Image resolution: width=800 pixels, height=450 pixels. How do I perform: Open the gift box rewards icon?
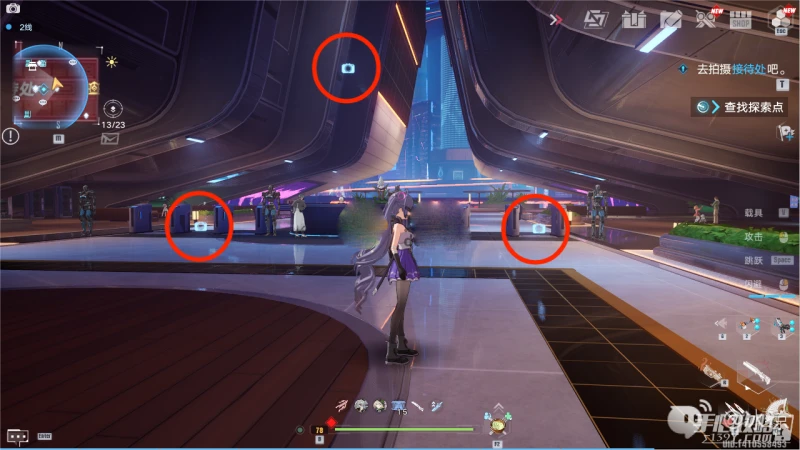point(633,19)
